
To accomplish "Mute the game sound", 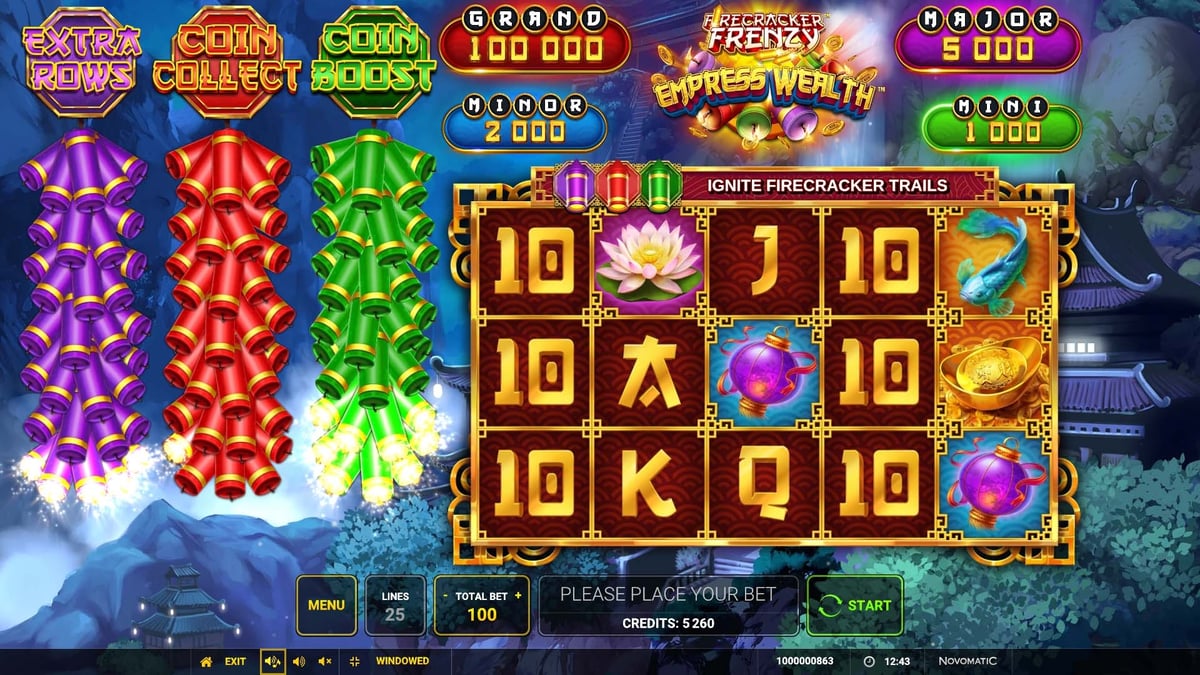I will pyautogui.click(x=324, y=661).
